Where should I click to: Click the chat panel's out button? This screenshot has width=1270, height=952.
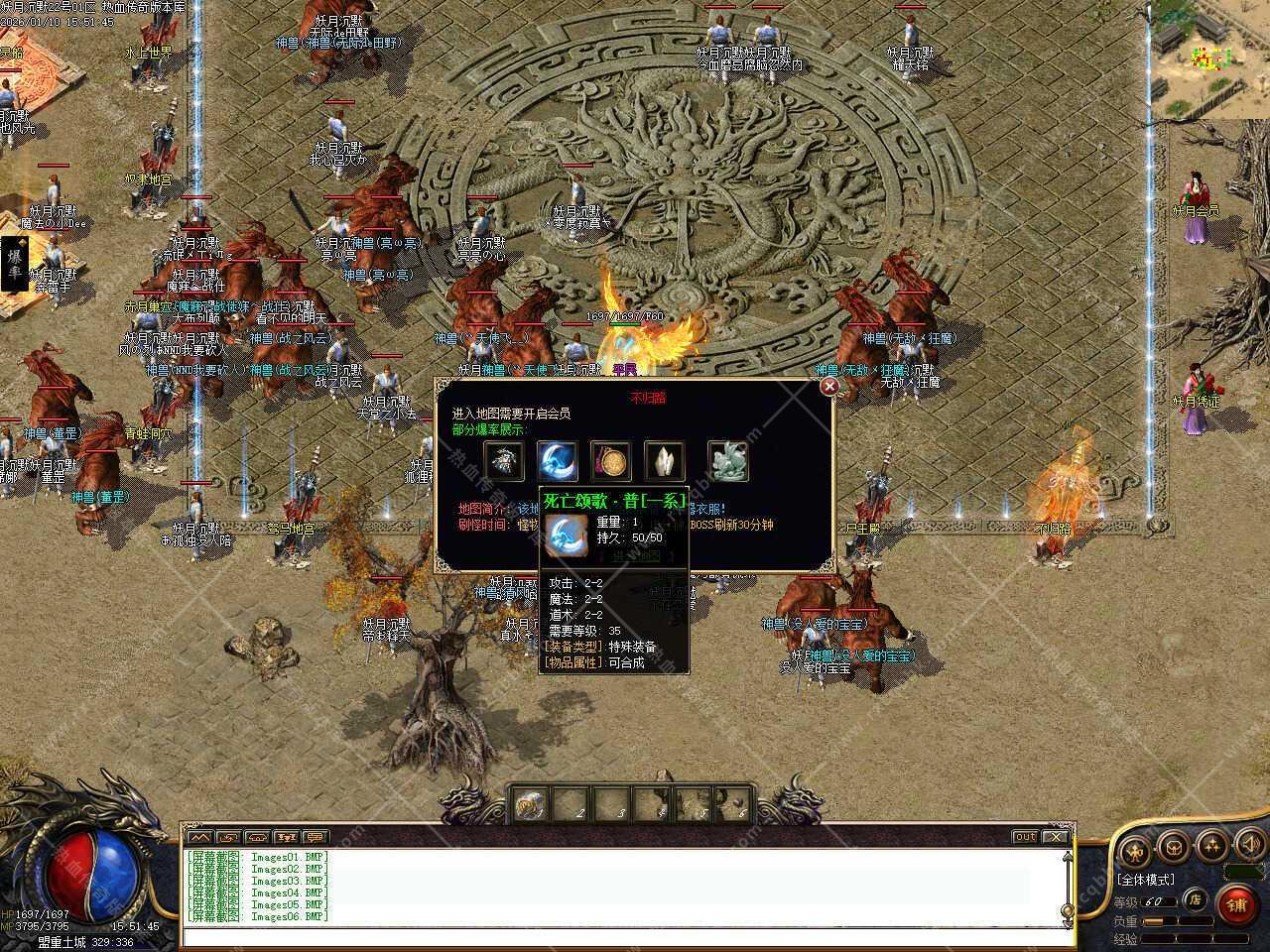[1025, 837]
